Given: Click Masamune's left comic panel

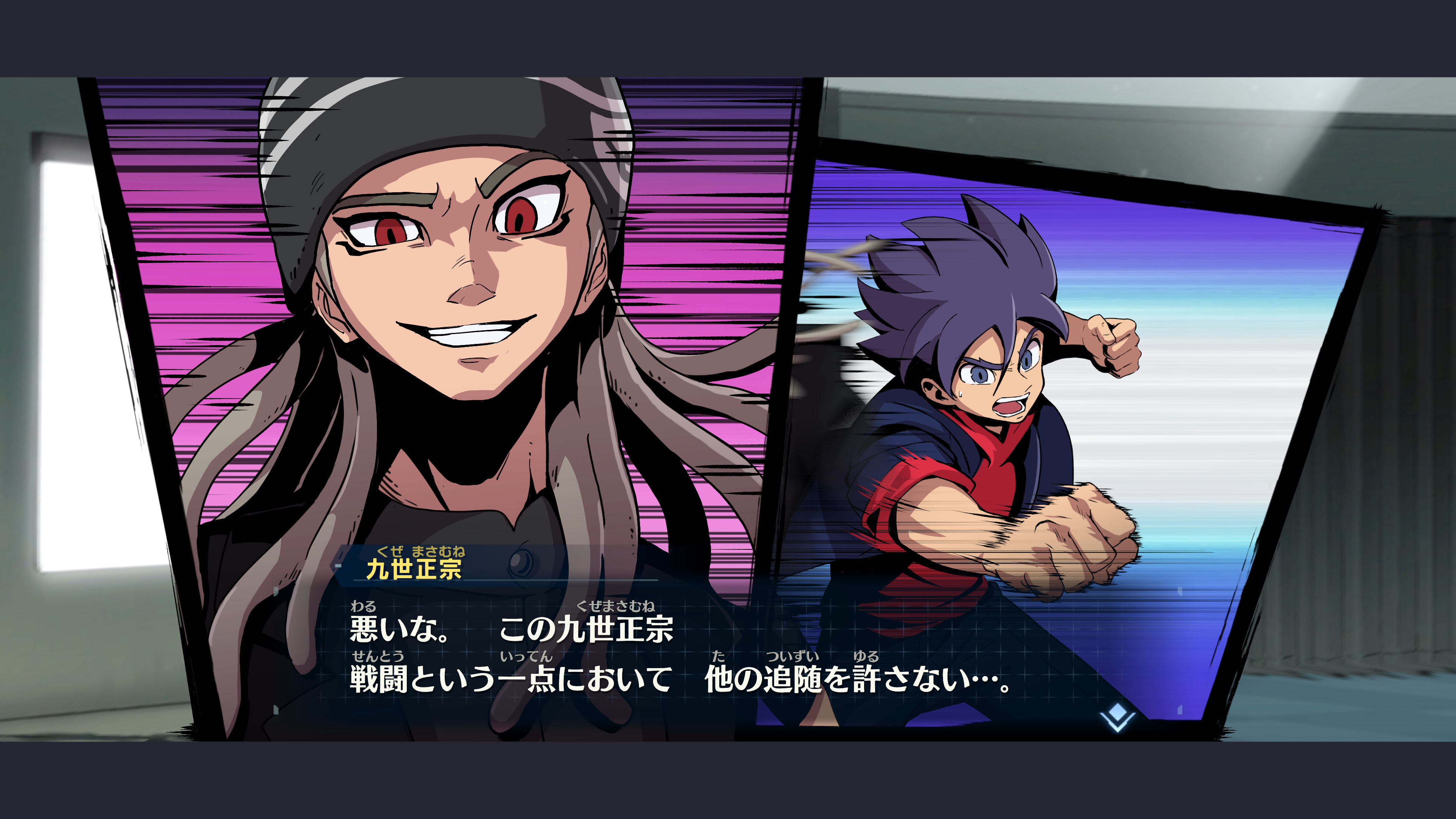Looking at the screenshot, I should [452, 339].
